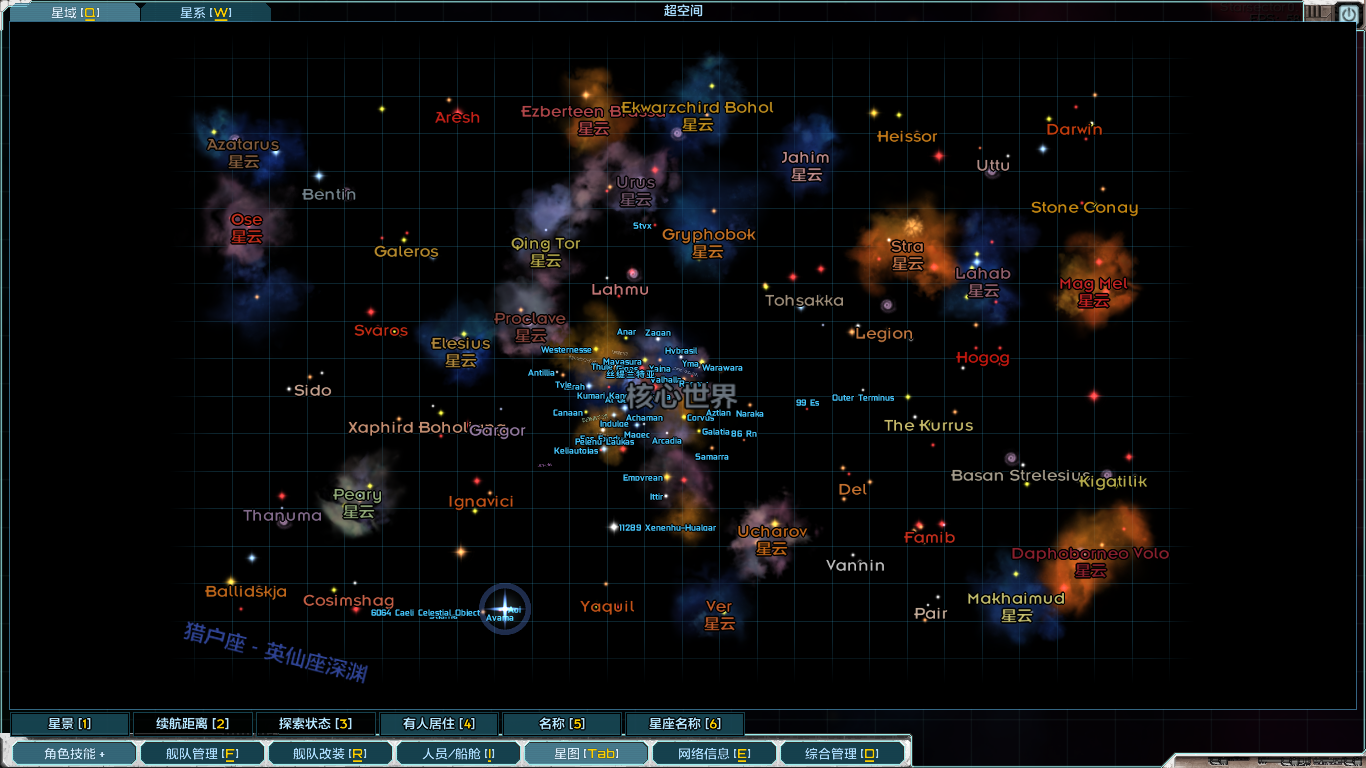Toggle 名称 [5] name labels
Image resolution: width=1366 pixels, height=768 pixels.
(x=564, y=722)
